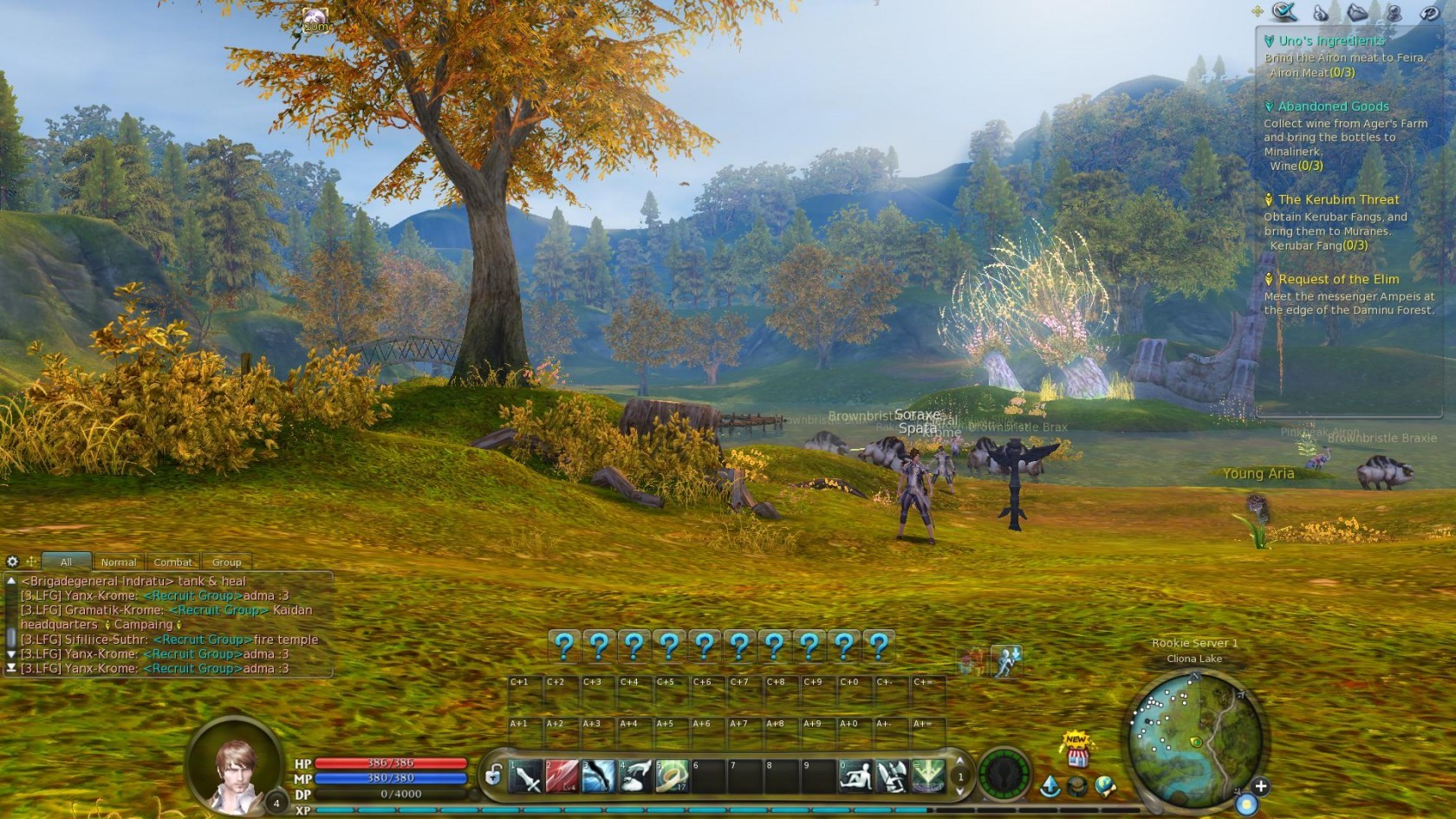Use the bandage item in slot 5
The image size is (1456, 819).
tap(671, 777)
